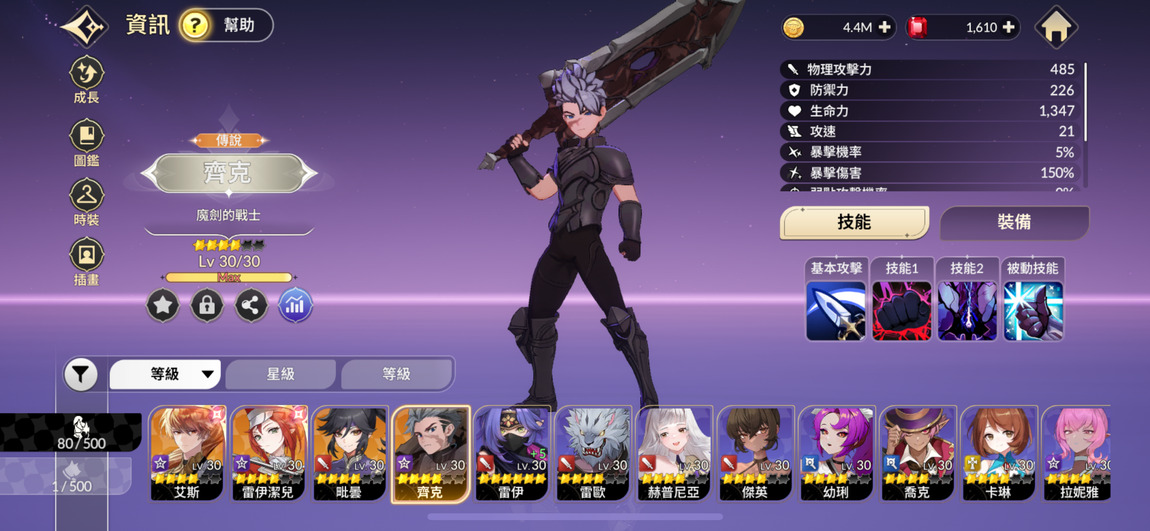View the 被動技能 passive skill icon
The width and height of the screenshot is (1150, 531).
coord(1033,309)
